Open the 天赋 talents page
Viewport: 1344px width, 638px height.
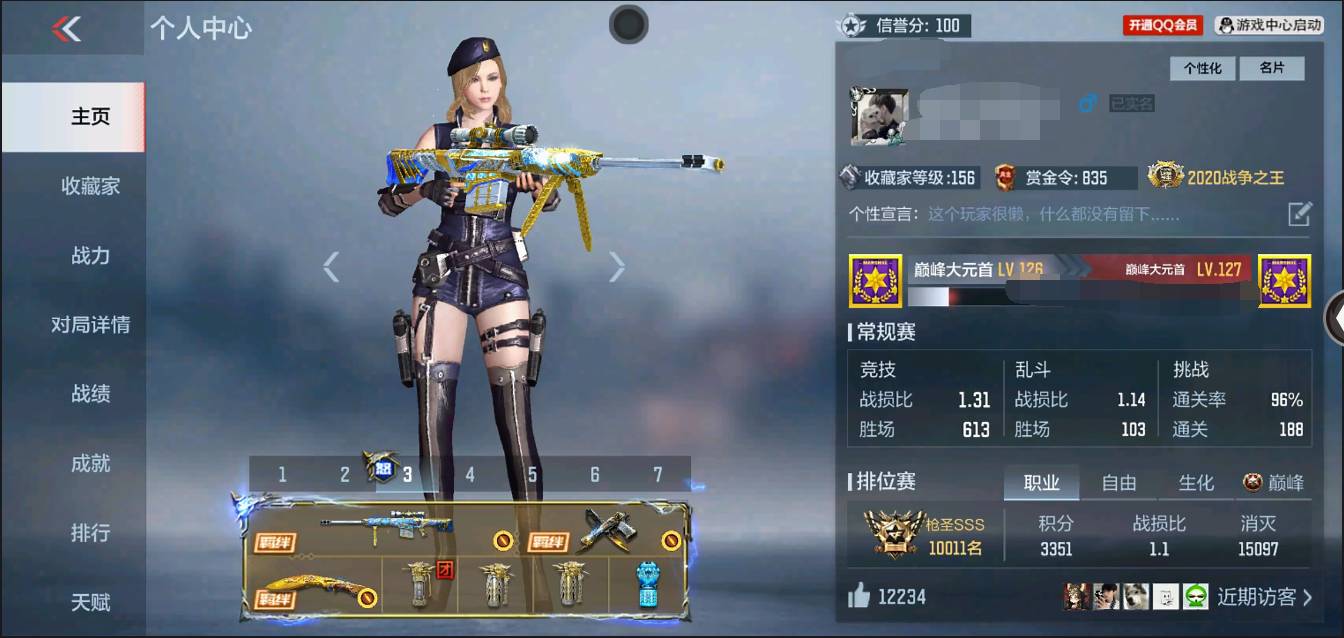[90, 602]
